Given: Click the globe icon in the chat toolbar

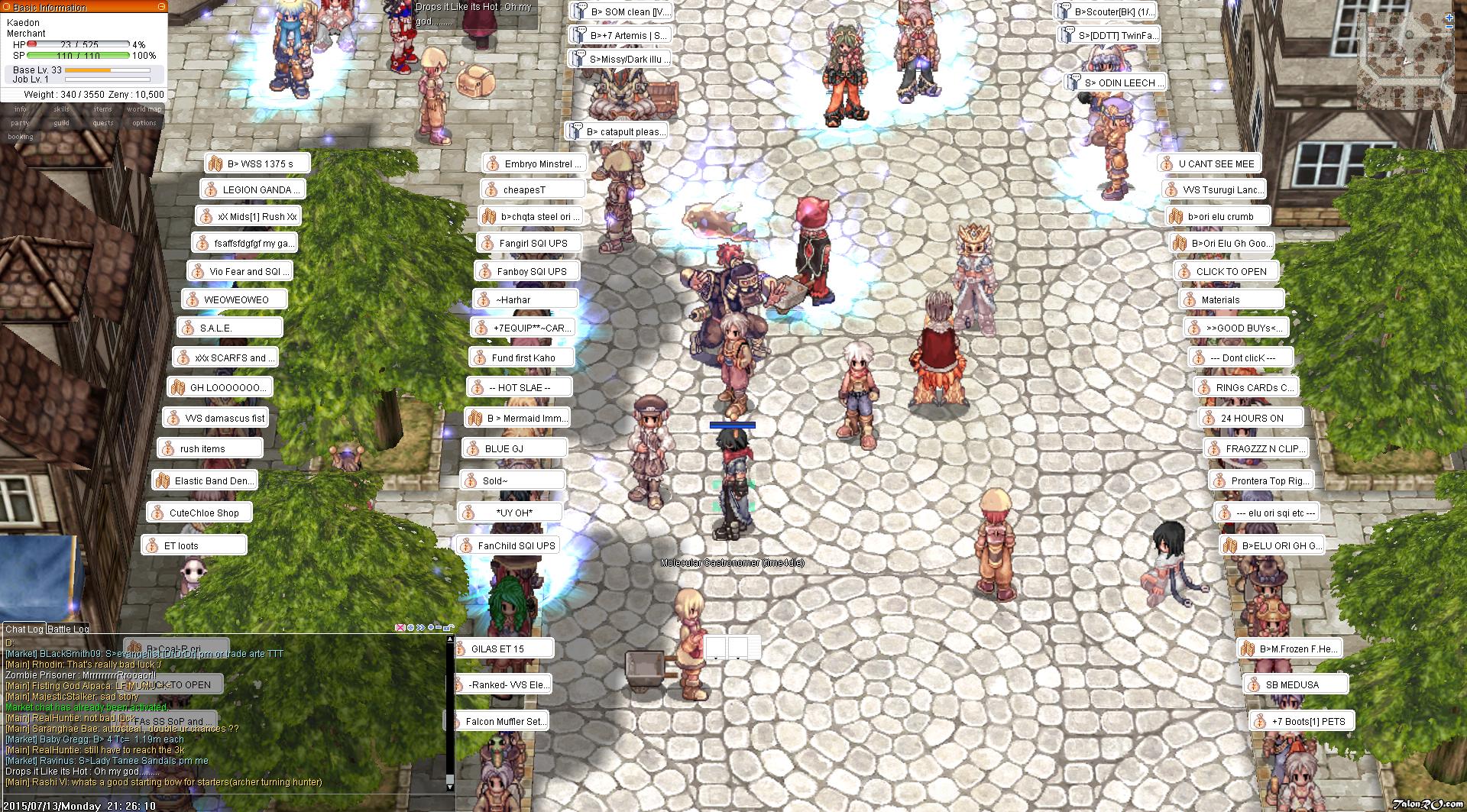Looking at the screenshot, I should (x=411, y=628).
